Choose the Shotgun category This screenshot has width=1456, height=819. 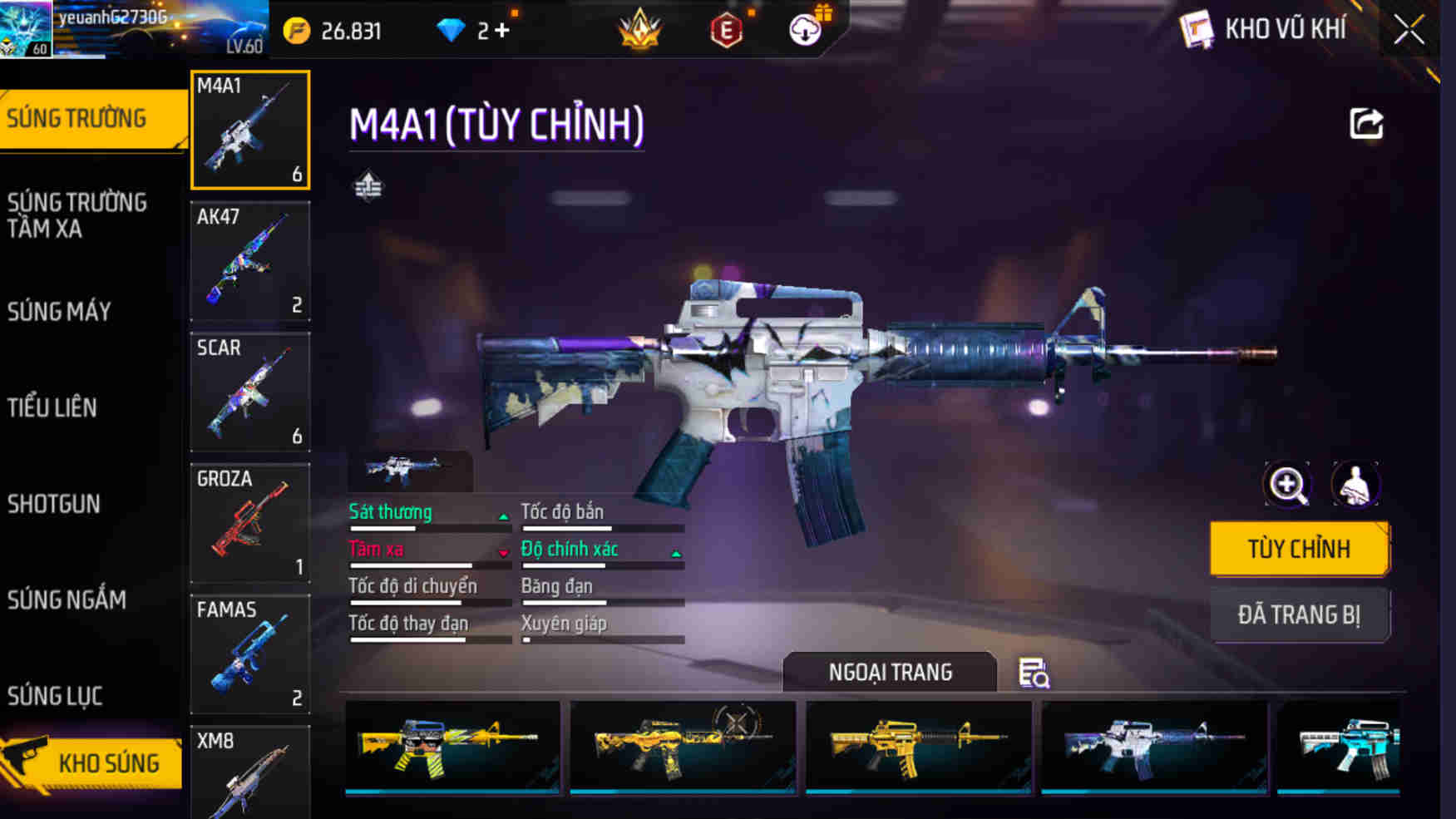[54, 504]
